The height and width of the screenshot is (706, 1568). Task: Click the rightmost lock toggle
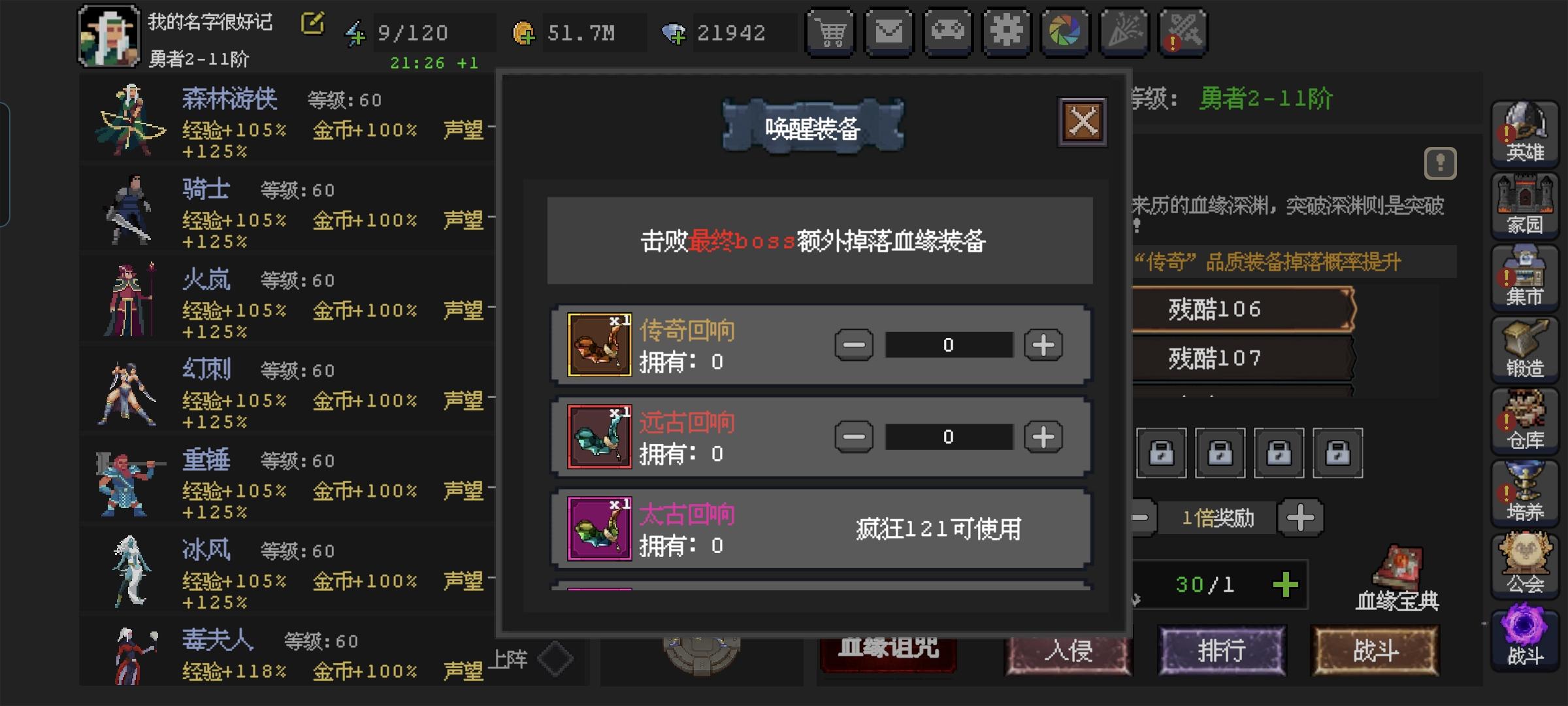(x=1338, y=454)
